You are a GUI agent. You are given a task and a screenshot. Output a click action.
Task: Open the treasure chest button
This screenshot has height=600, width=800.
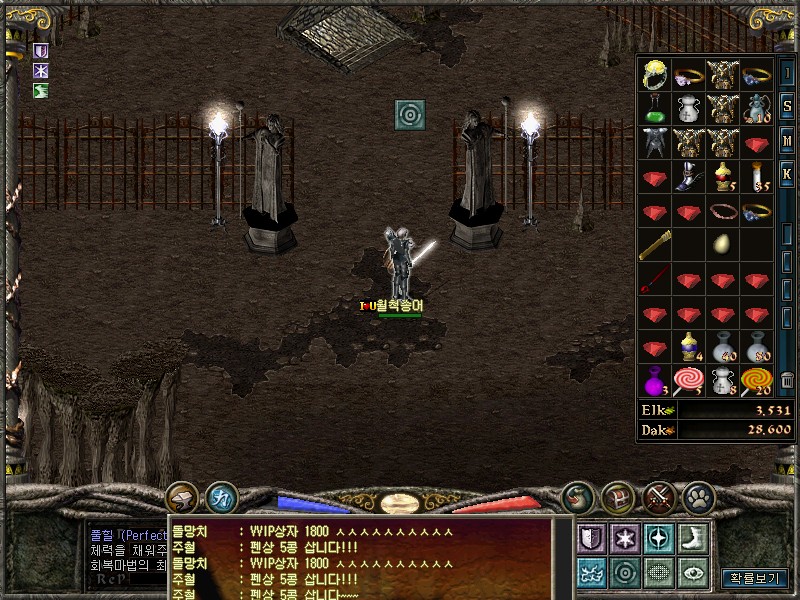[617, 496]
